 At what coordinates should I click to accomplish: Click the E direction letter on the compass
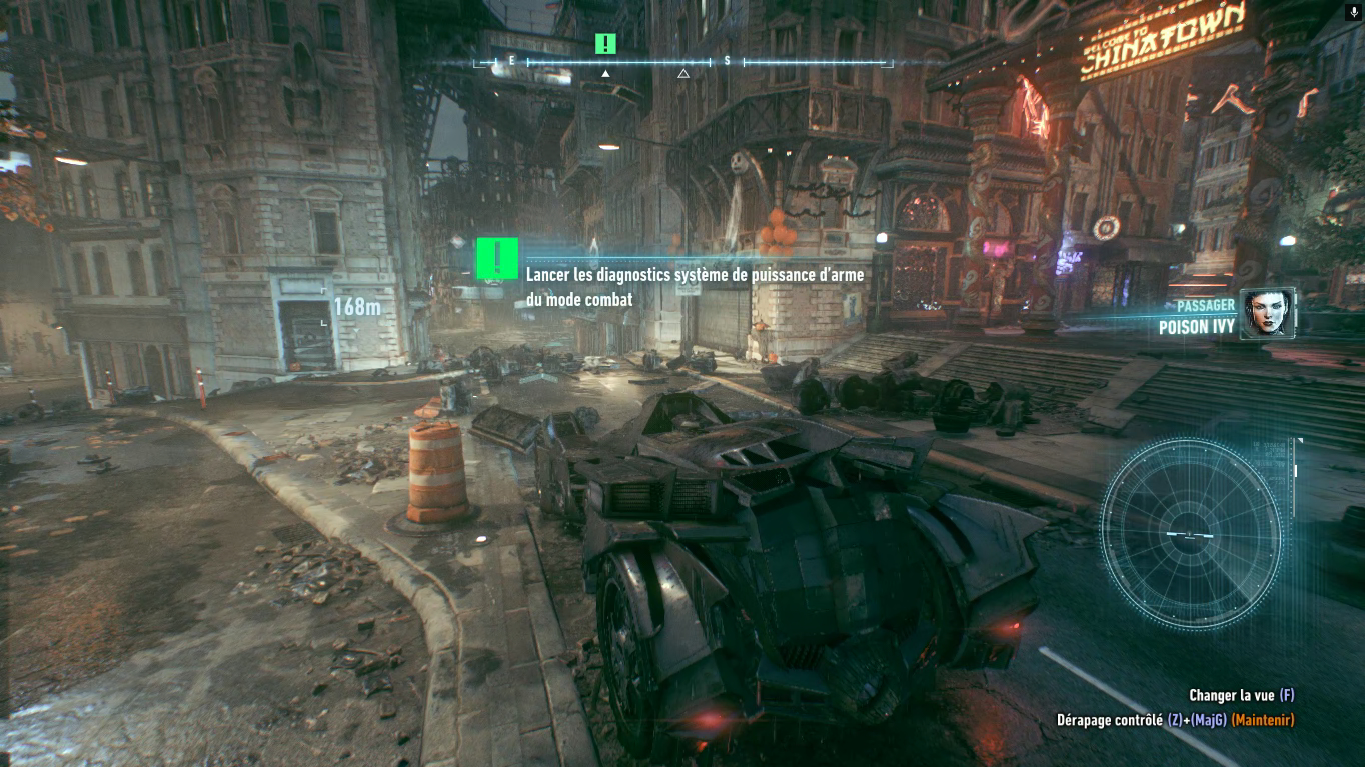coord(510,60)
